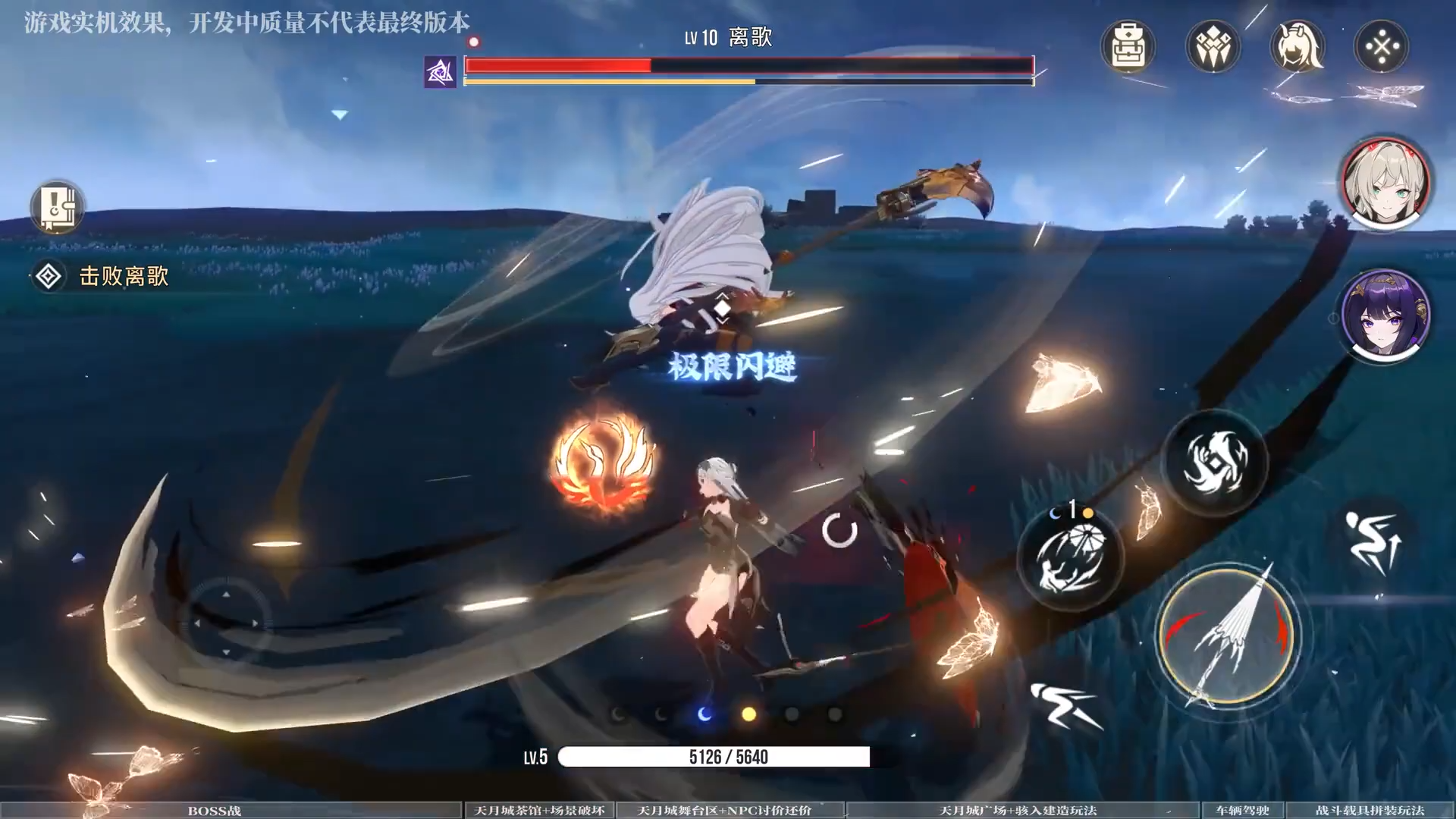Jump to the 车辆驾驶 video chapter
Screen dimensions: 1456x819
coord(1241,811)
